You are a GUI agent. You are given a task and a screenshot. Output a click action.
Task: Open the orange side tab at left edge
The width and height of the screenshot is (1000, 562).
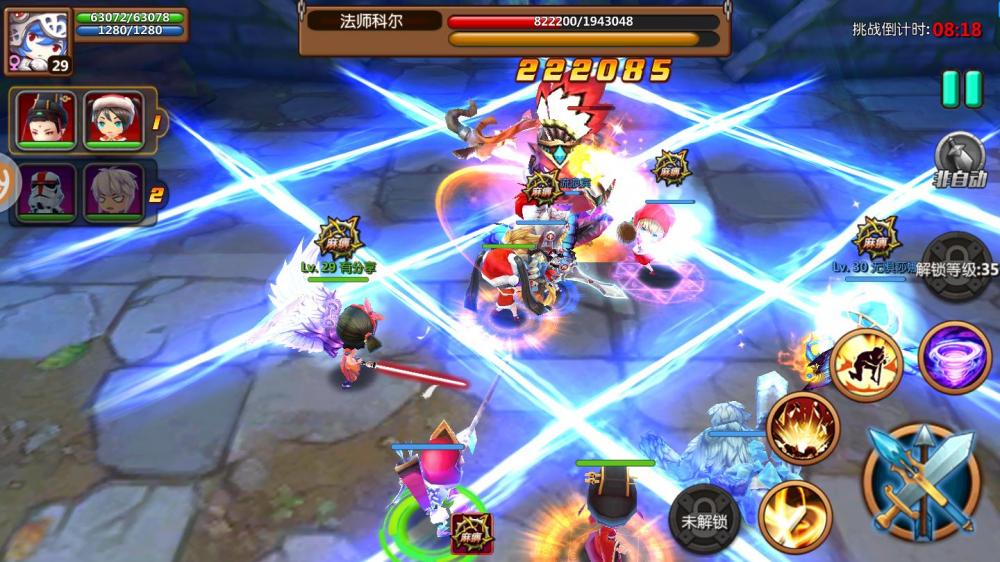coord(8,180)
